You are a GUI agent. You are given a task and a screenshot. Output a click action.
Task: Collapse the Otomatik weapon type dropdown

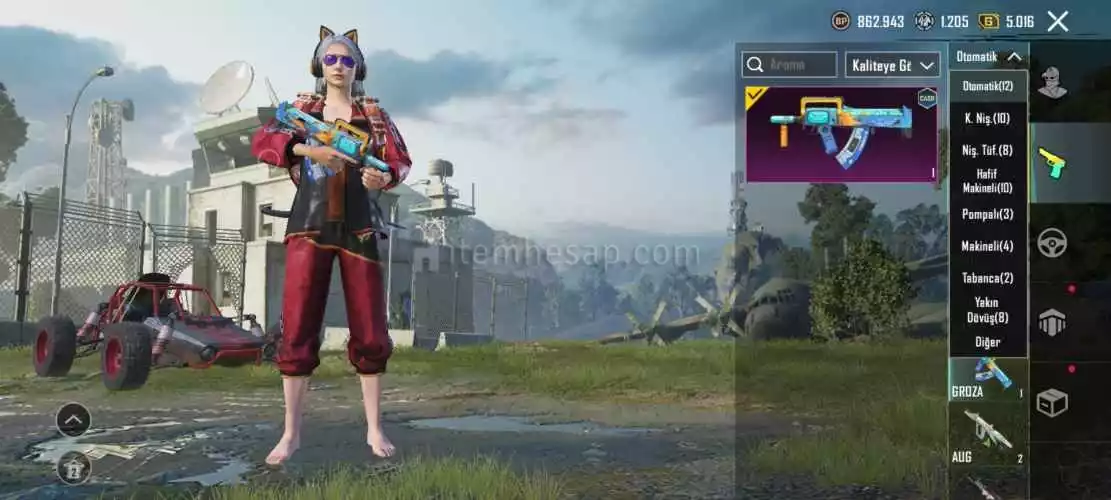pos(987,57)
